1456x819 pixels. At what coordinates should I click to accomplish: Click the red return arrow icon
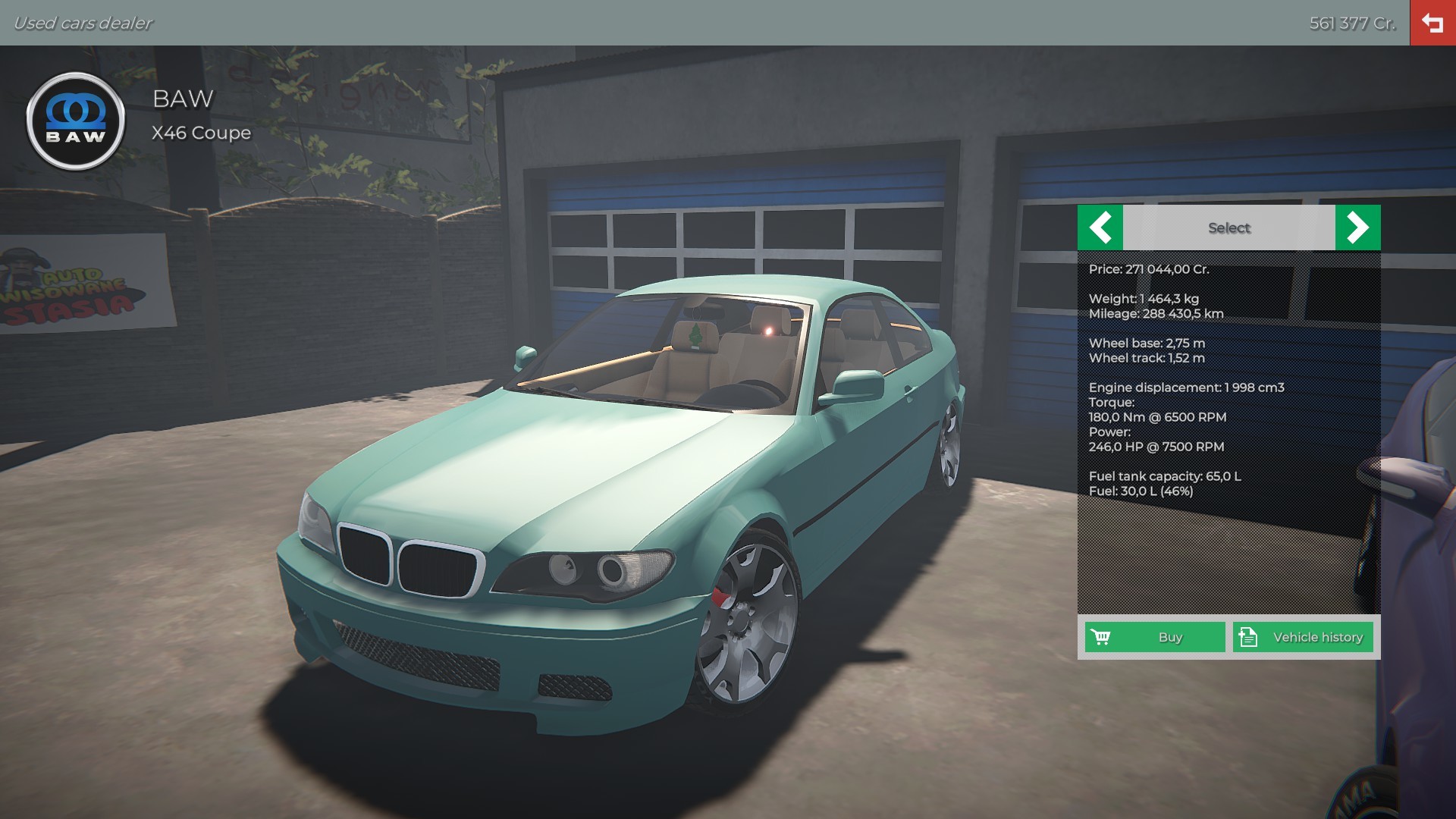pyautogui.click(x=1432, y=23)
